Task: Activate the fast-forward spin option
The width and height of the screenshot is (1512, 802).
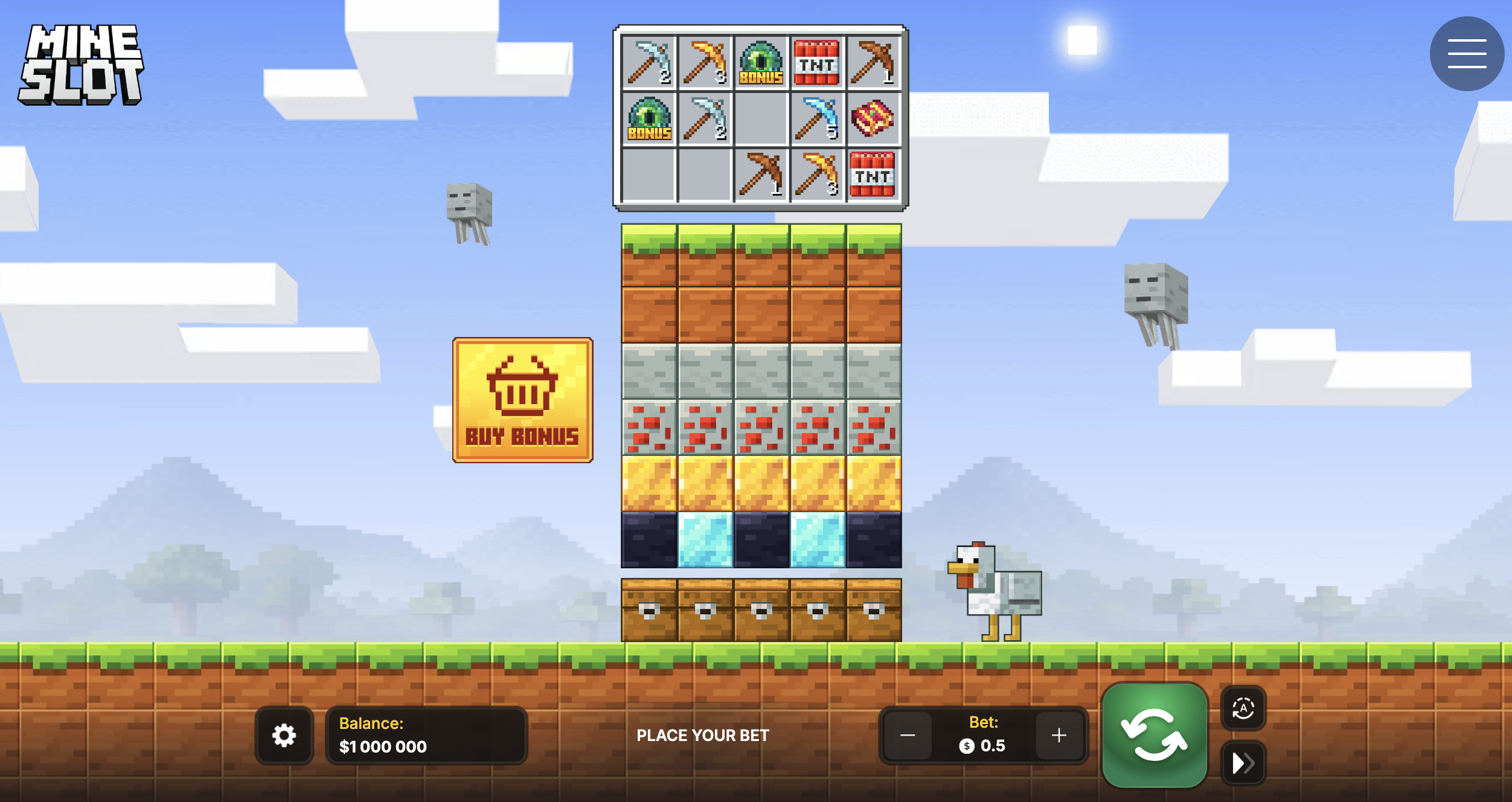Action: (1243, 762)
